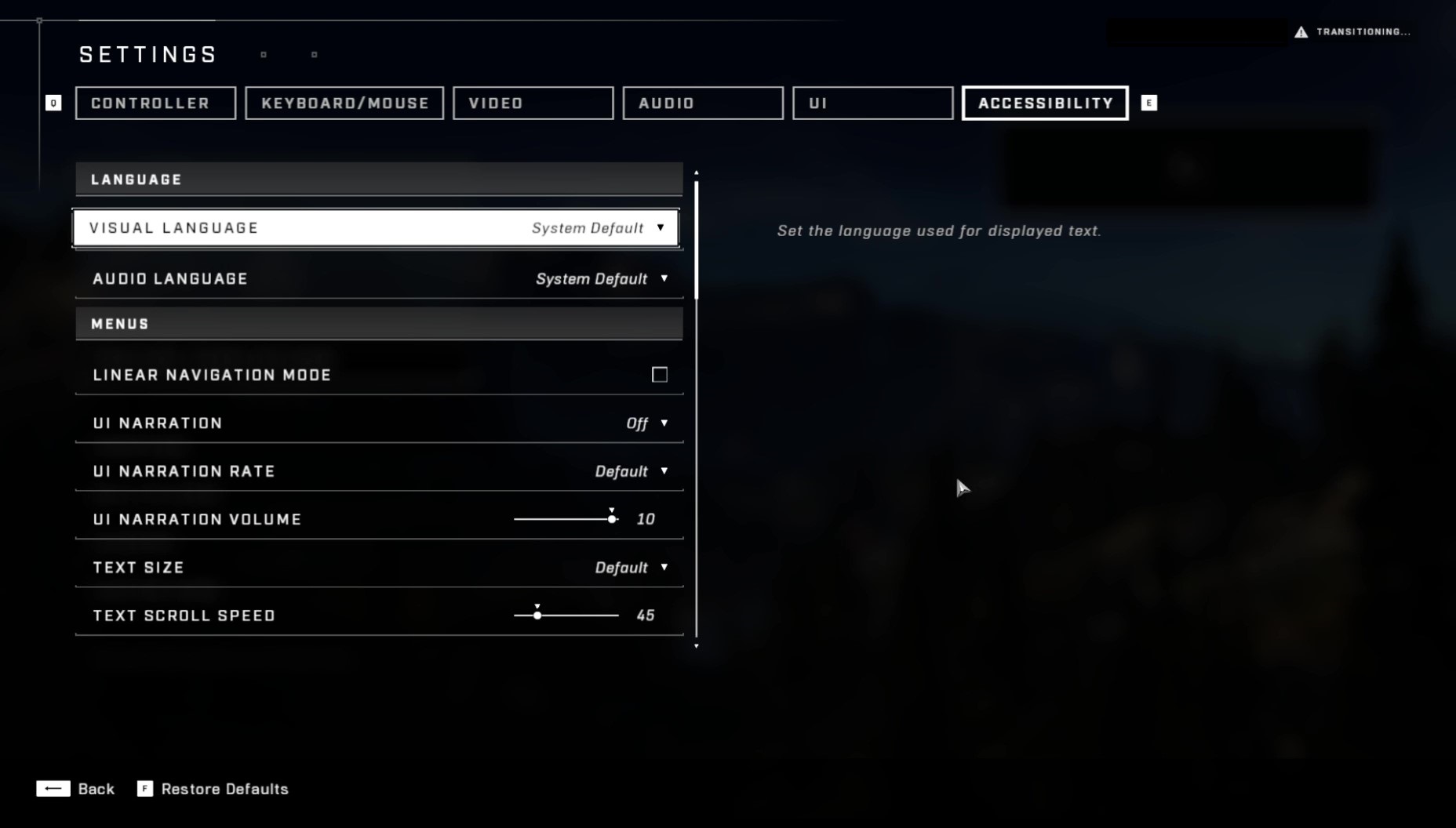The width and height of the screenshot is (1456, 828).
Task: Click the scrollbar up arrow
Action: (x=697, y=172)
